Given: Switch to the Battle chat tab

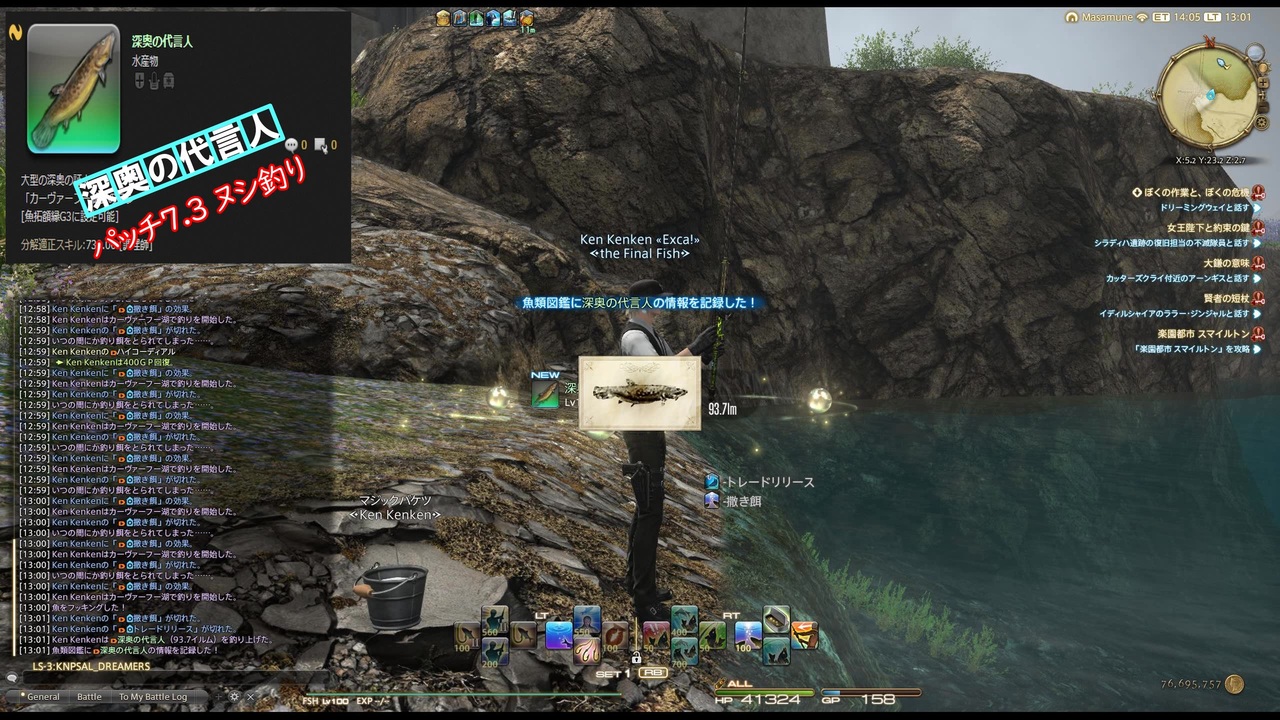Looking at the screenshot, I should 89,696.
